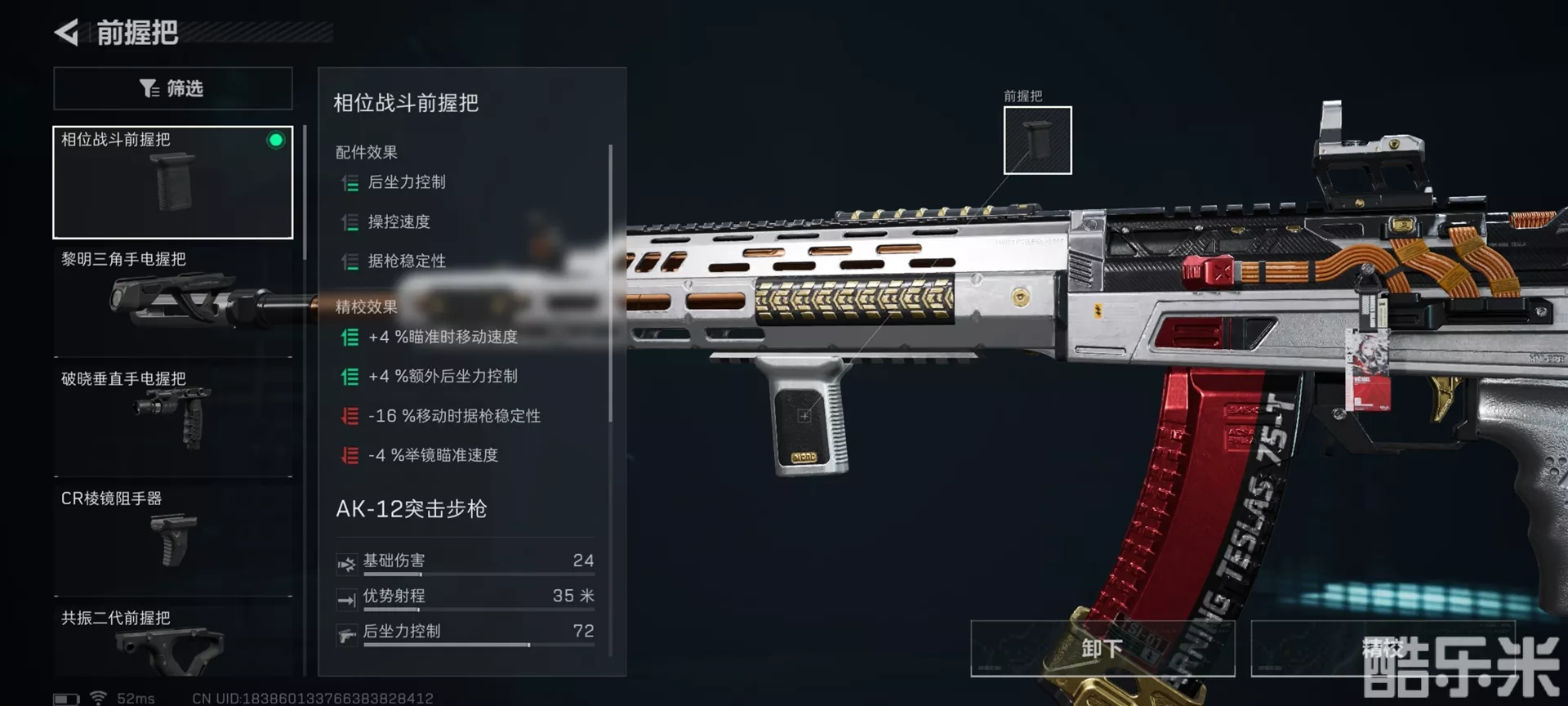Screen dimensions: 1568x706
Task: Go back with the arrow beside 前握把
Action: coord(67,33)
